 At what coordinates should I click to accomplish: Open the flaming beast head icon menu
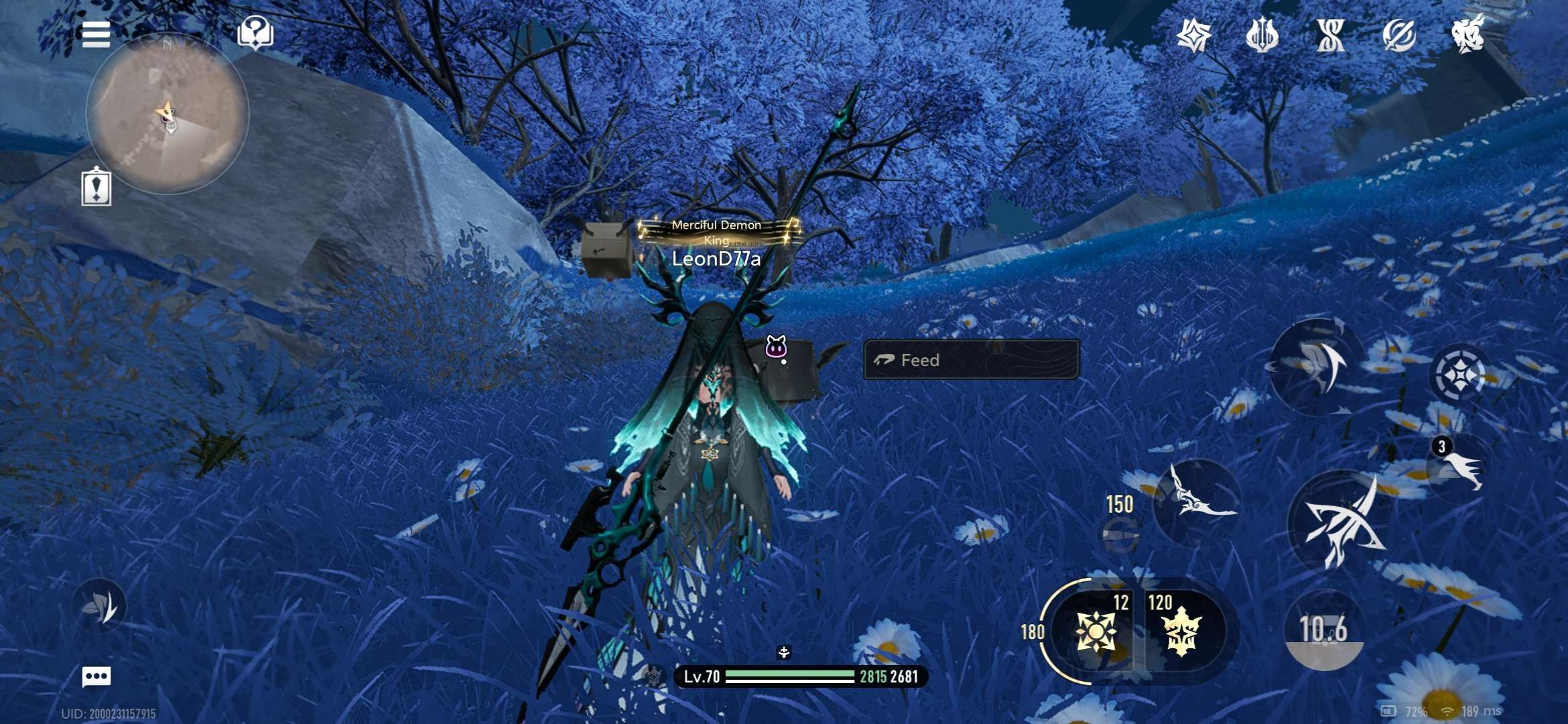(1467, 34)
